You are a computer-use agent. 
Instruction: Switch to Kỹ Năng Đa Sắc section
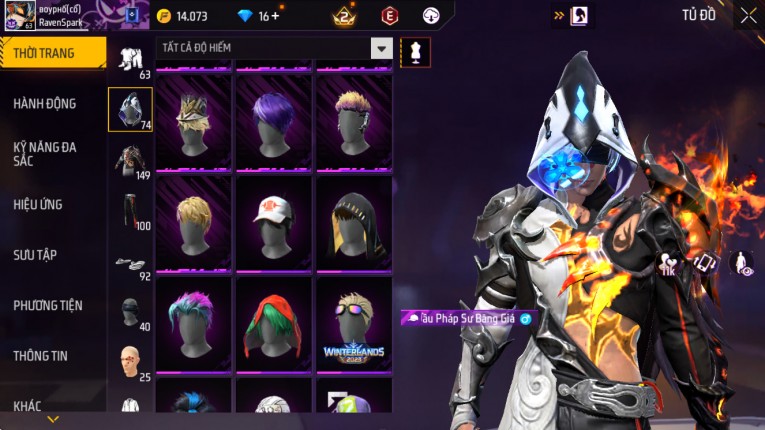coord(45,153)
